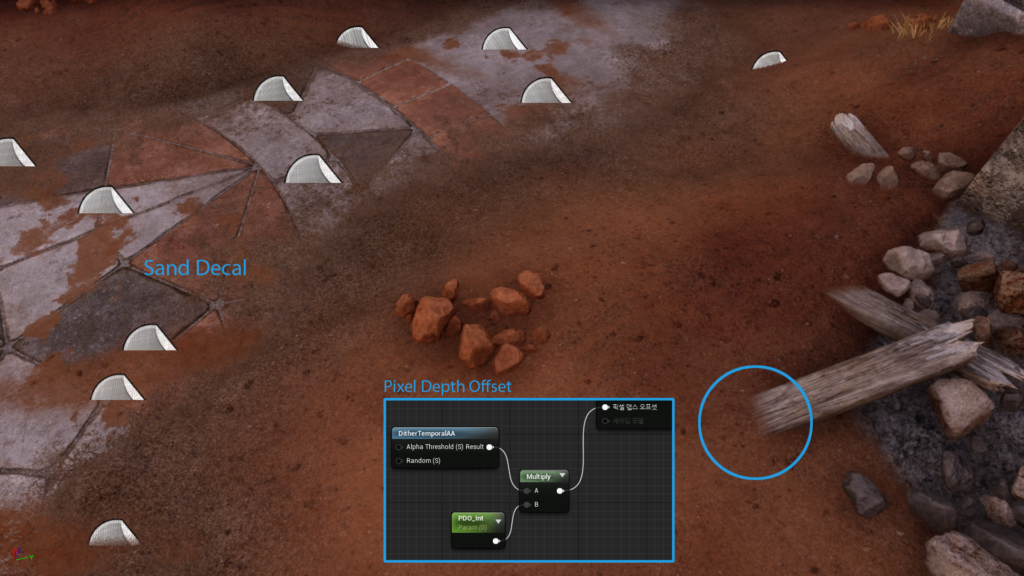Click the PDO_Int node's output pin

[496, 540]
